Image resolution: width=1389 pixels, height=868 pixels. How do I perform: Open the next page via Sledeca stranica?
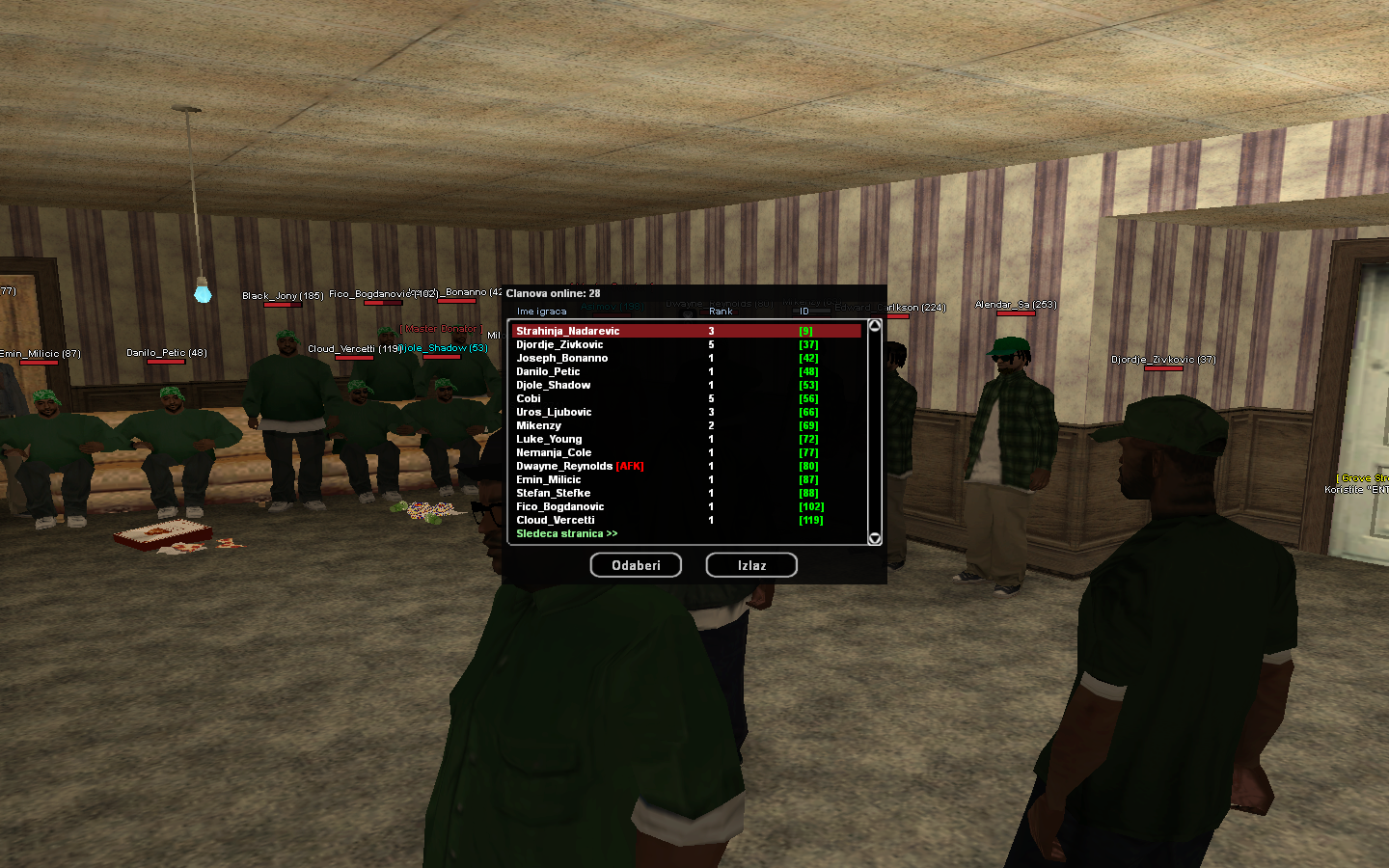(x=567, y=533)
